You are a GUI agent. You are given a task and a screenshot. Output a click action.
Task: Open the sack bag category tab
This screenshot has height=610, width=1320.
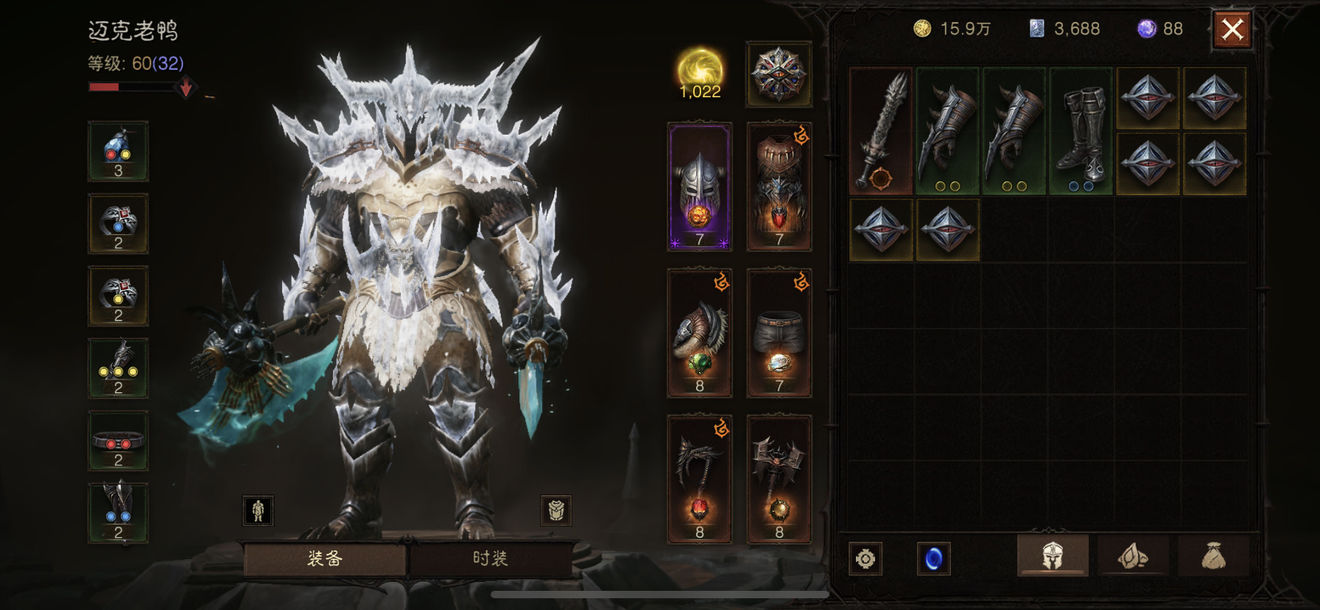click(x=1213, y=556)
